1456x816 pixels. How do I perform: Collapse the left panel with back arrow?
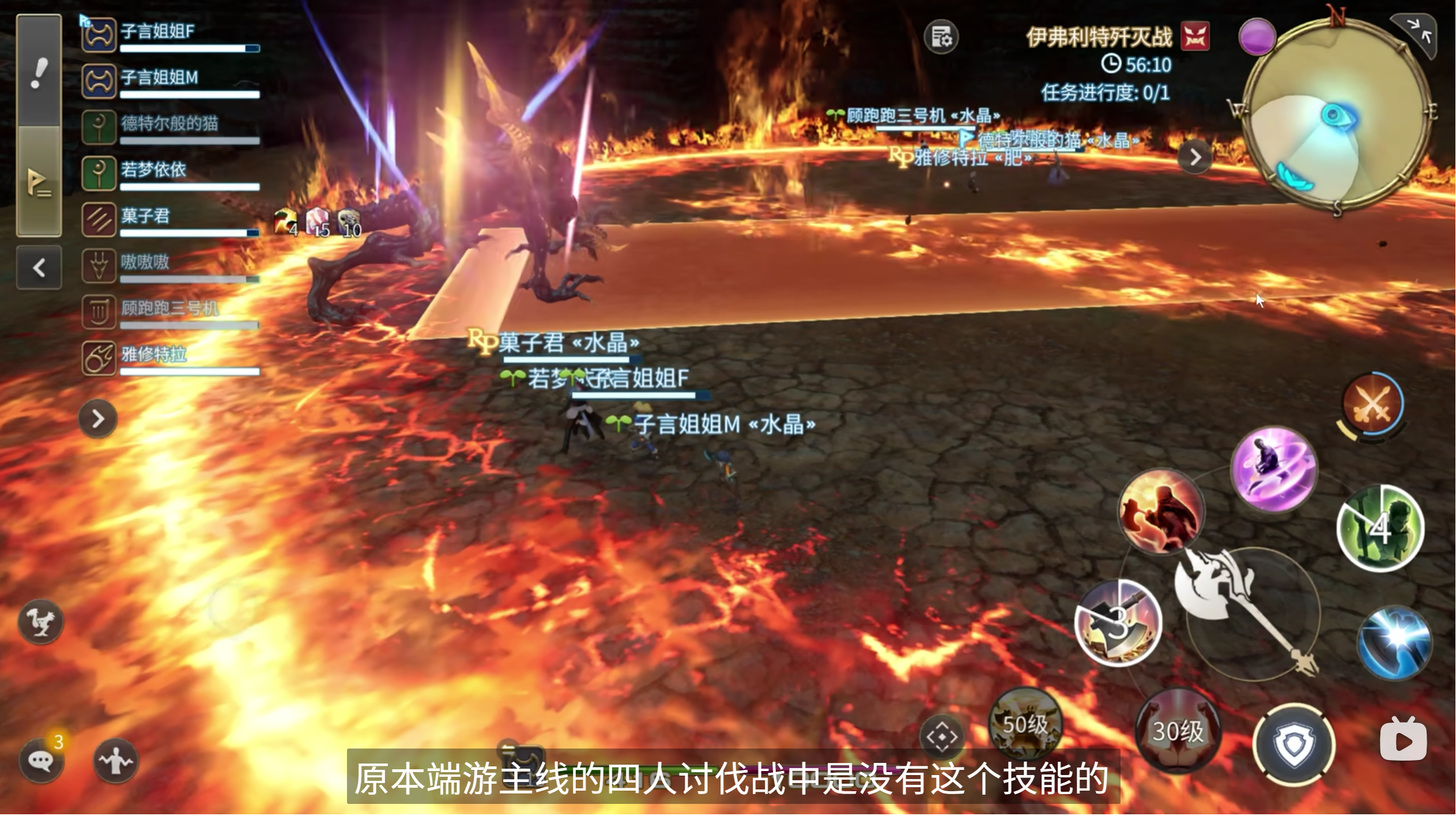click(39, 268)
